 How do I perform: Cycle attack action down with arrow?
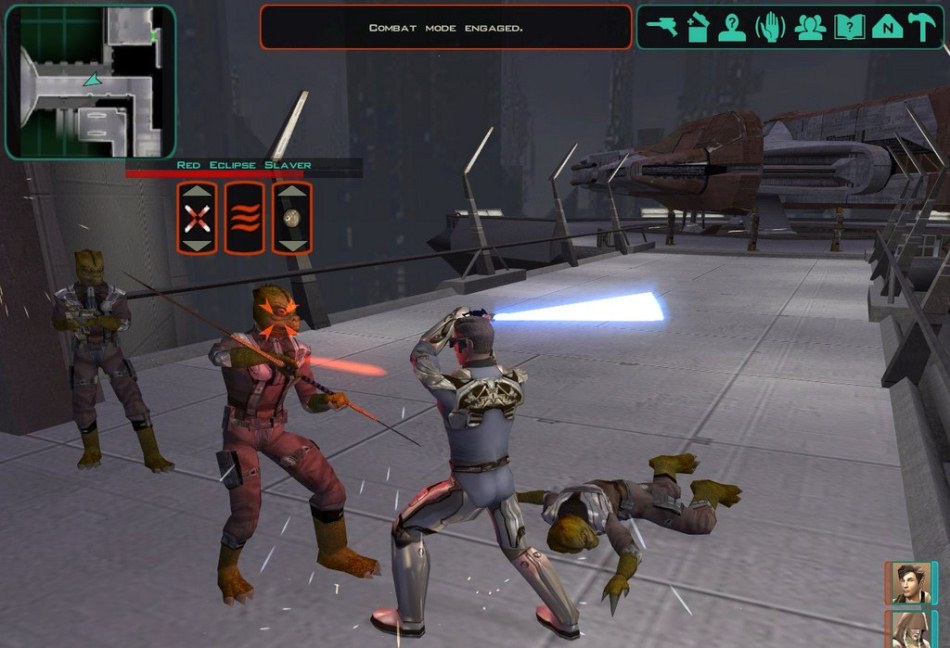coord(197,245)
